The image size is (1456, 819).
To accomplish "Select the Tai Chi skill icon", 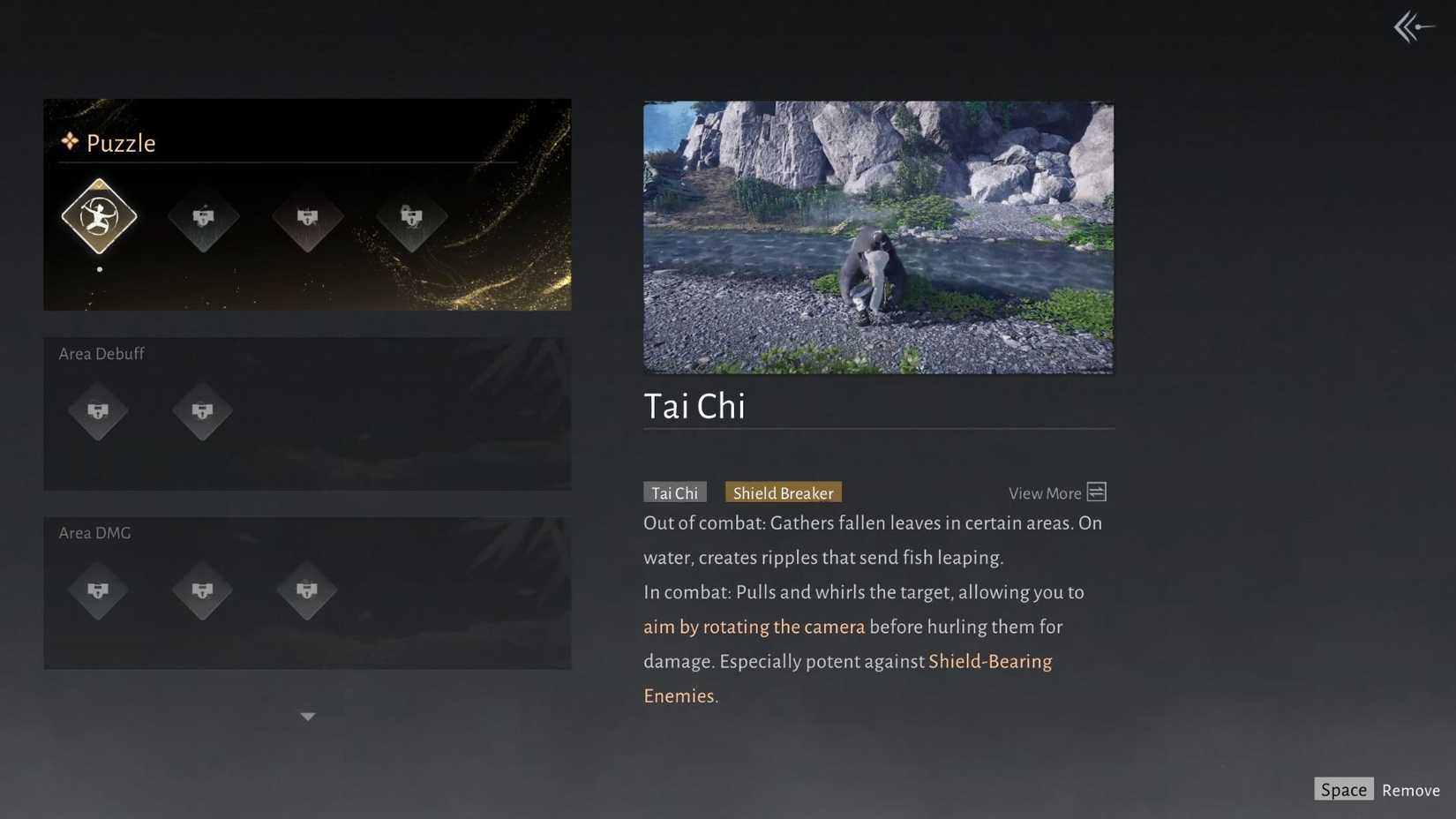I will (x=99, y=216).
